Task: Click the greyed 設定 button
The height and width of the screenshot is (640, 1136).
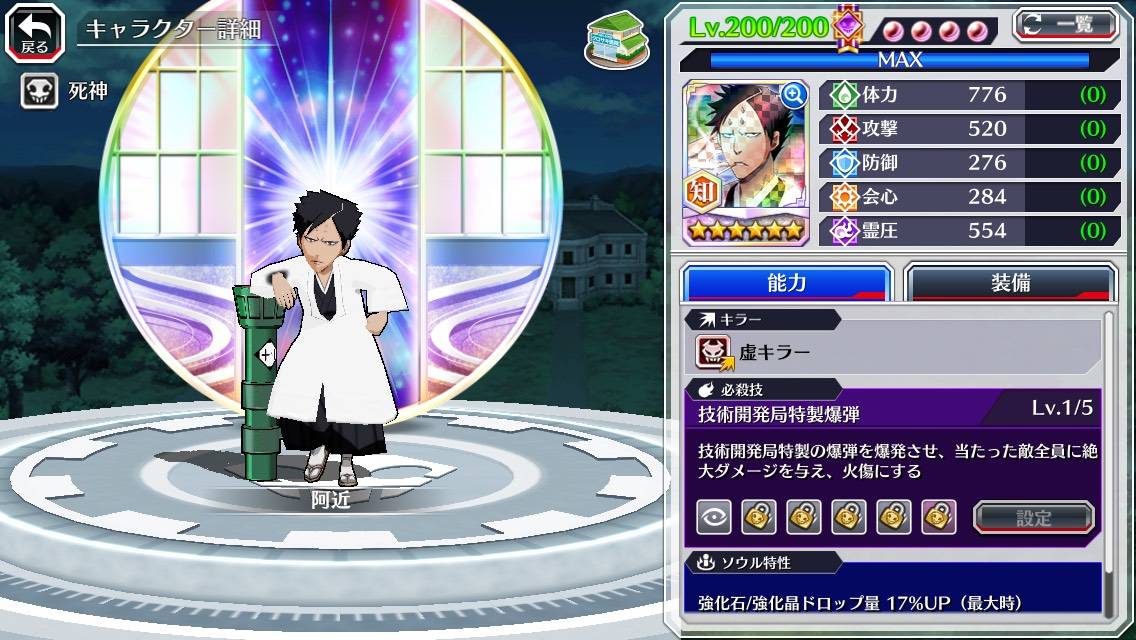Action: point(1034,517)
